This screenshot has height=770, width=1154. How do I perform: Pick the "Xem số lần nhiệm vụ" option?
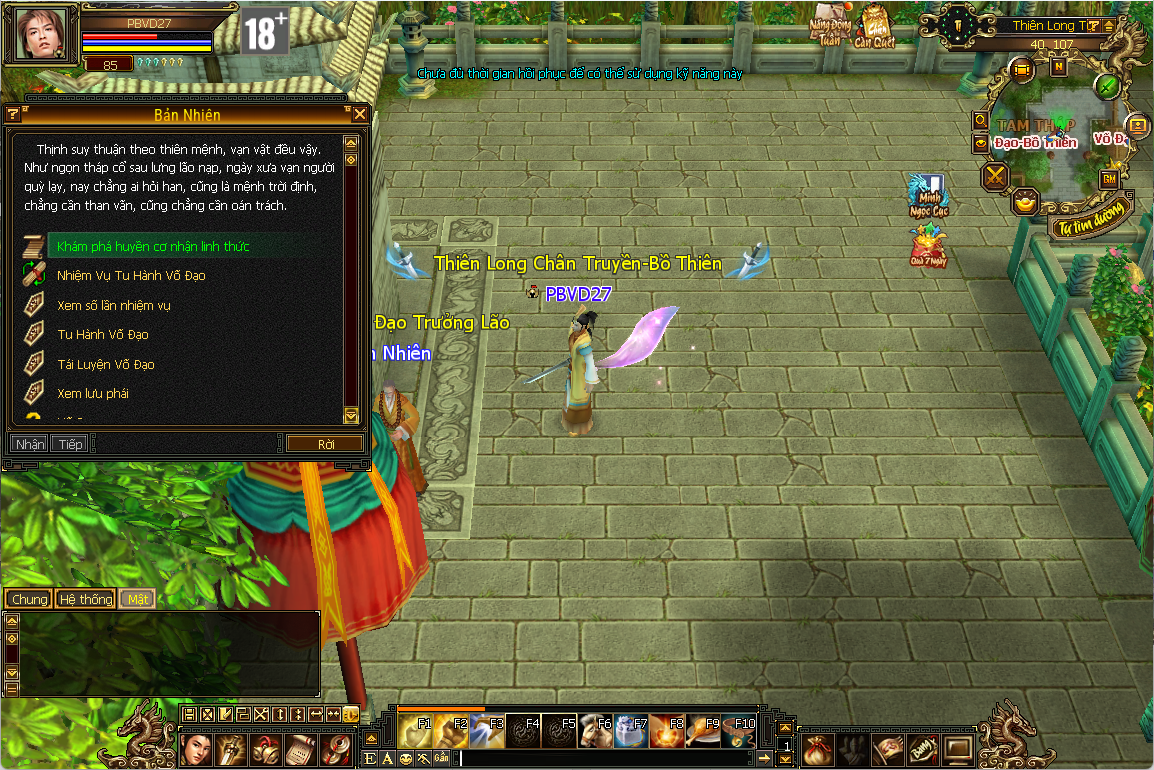114,305
